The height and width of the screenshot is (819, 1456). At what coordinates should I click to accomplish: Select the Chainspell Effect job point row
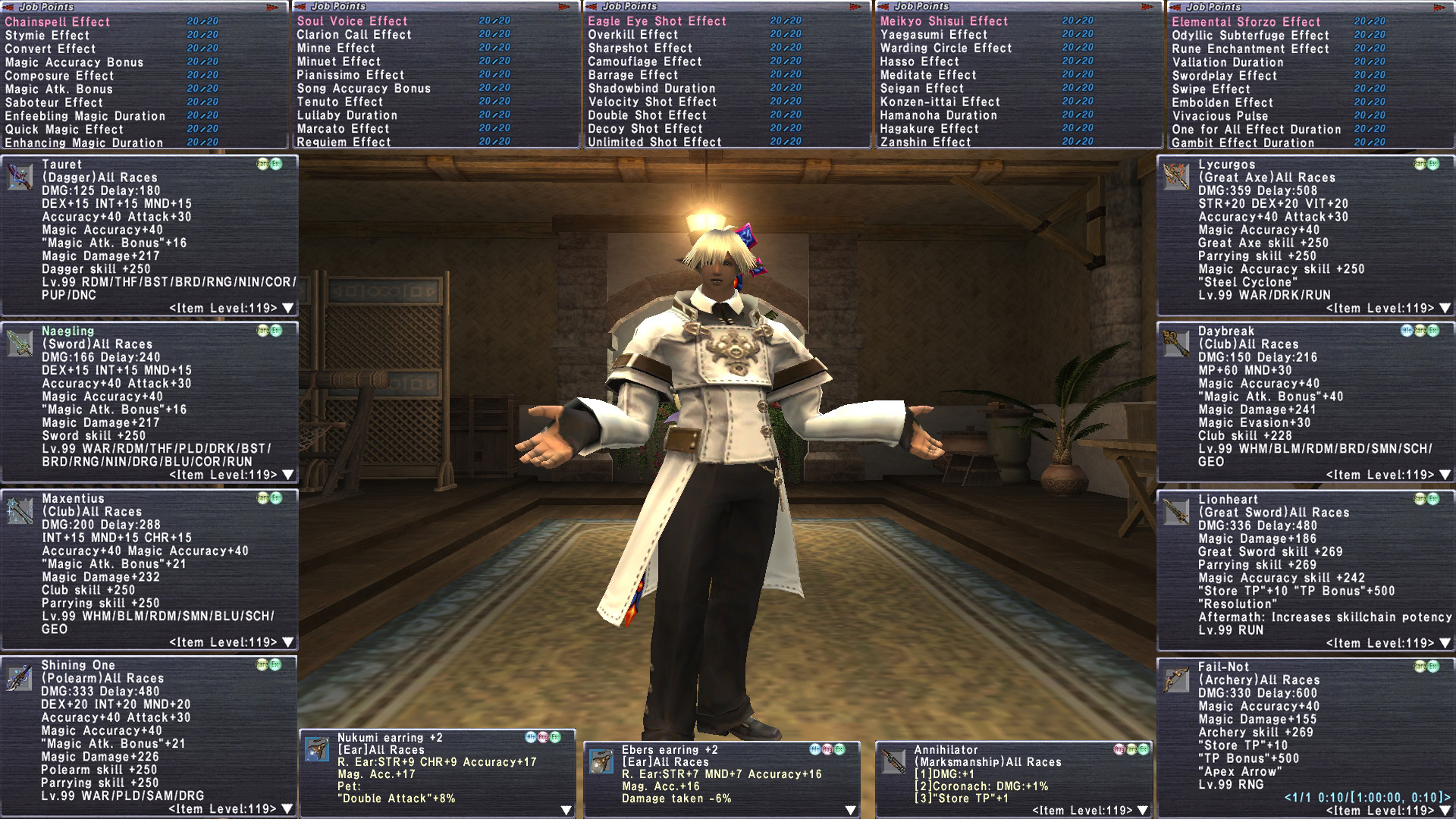(58, 22)
